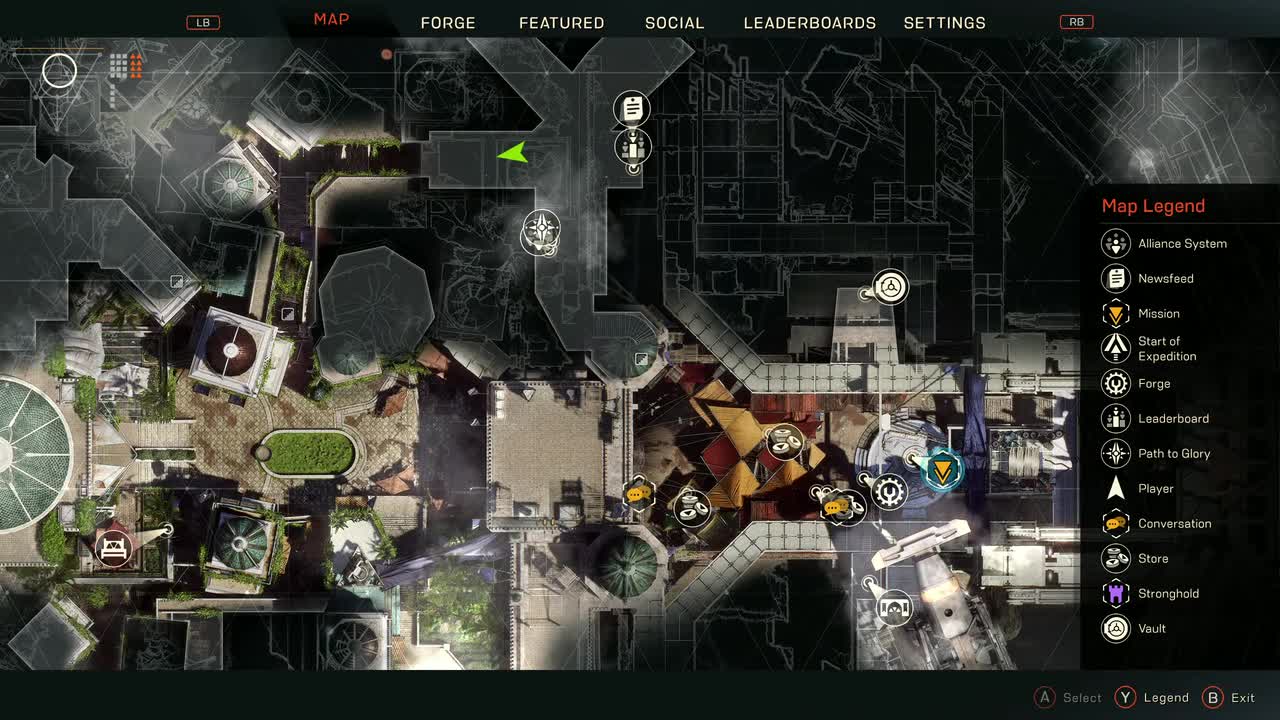Select the Leaderboard map marker
This screenshot has height=720, width=1280.
[632, 147]
